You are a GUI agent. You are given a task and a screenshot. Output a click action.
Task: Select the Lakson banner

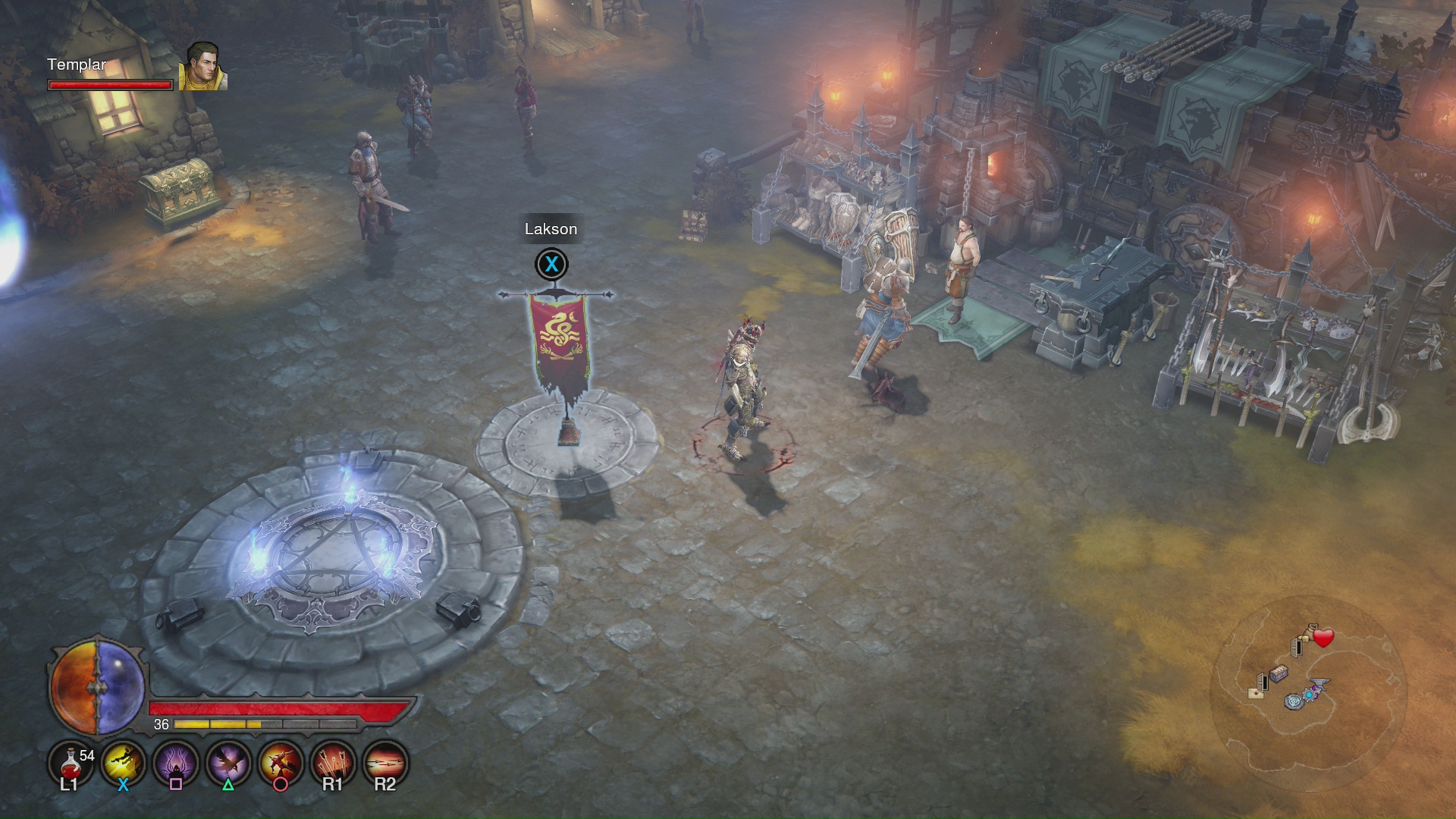pos(560,341)
